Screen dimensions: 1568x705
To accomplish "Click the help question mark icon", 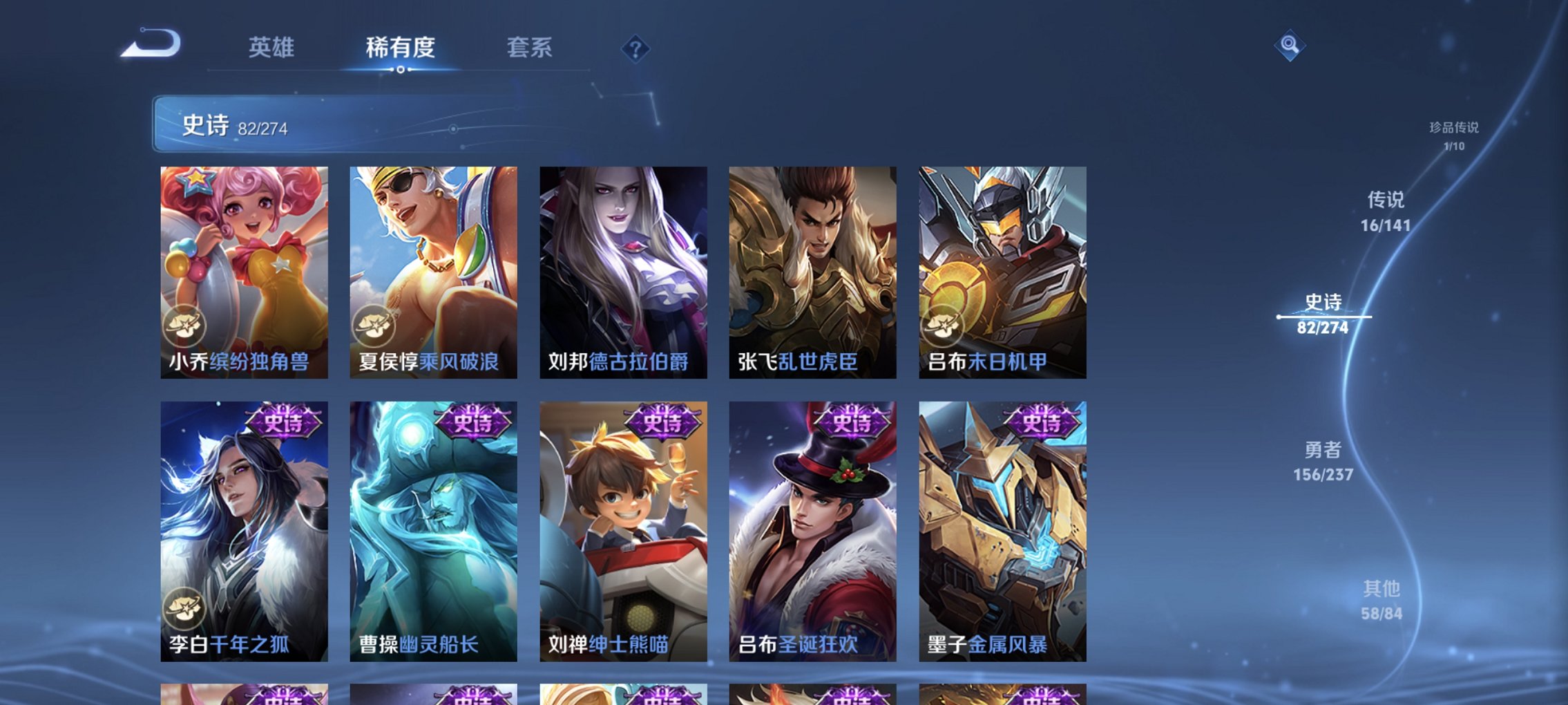I will pyautogui.click(x=634, y=48).
